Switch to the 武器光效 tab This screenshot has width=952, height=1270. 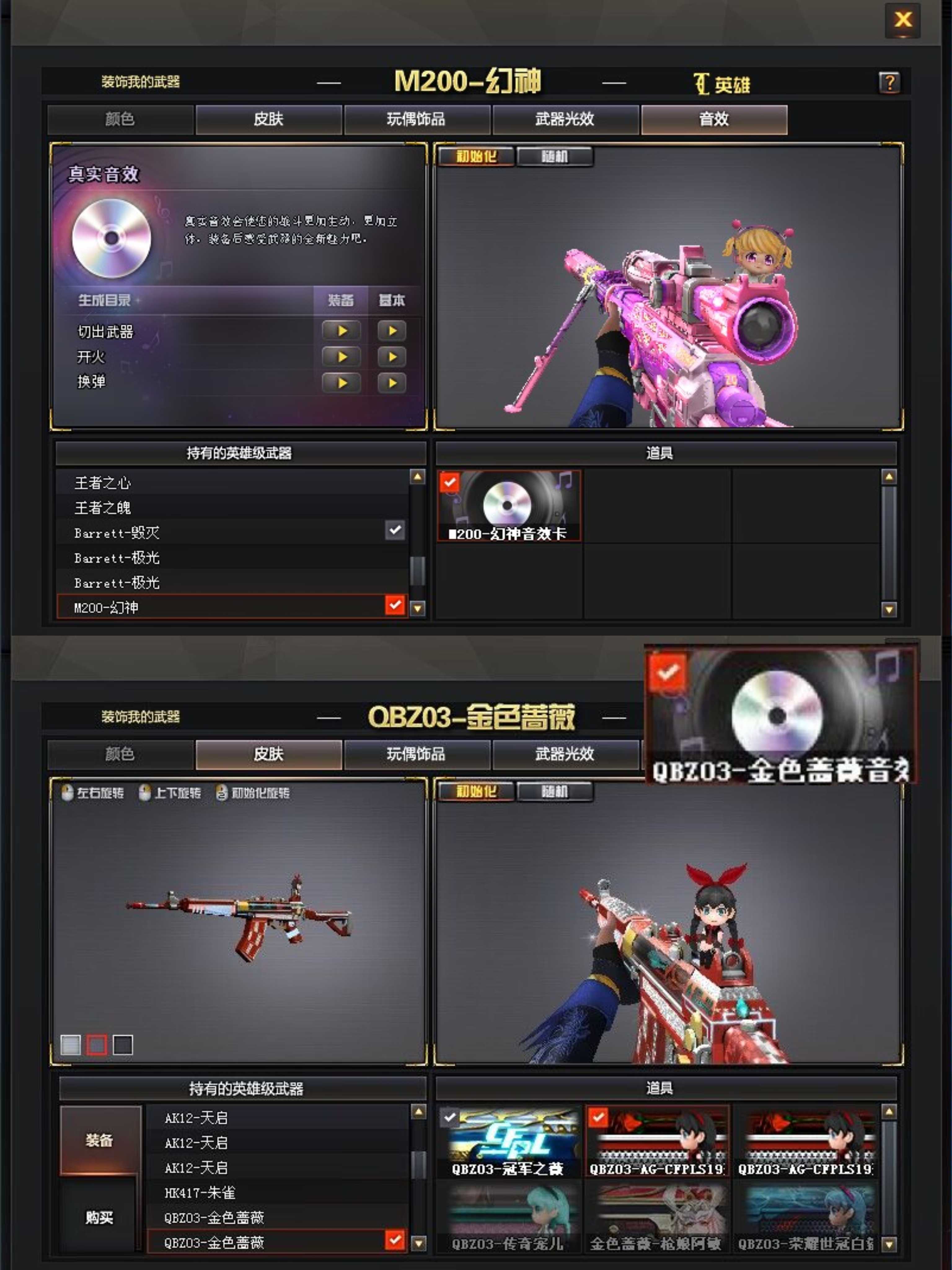pyautogui.click(x=565, y=119)
